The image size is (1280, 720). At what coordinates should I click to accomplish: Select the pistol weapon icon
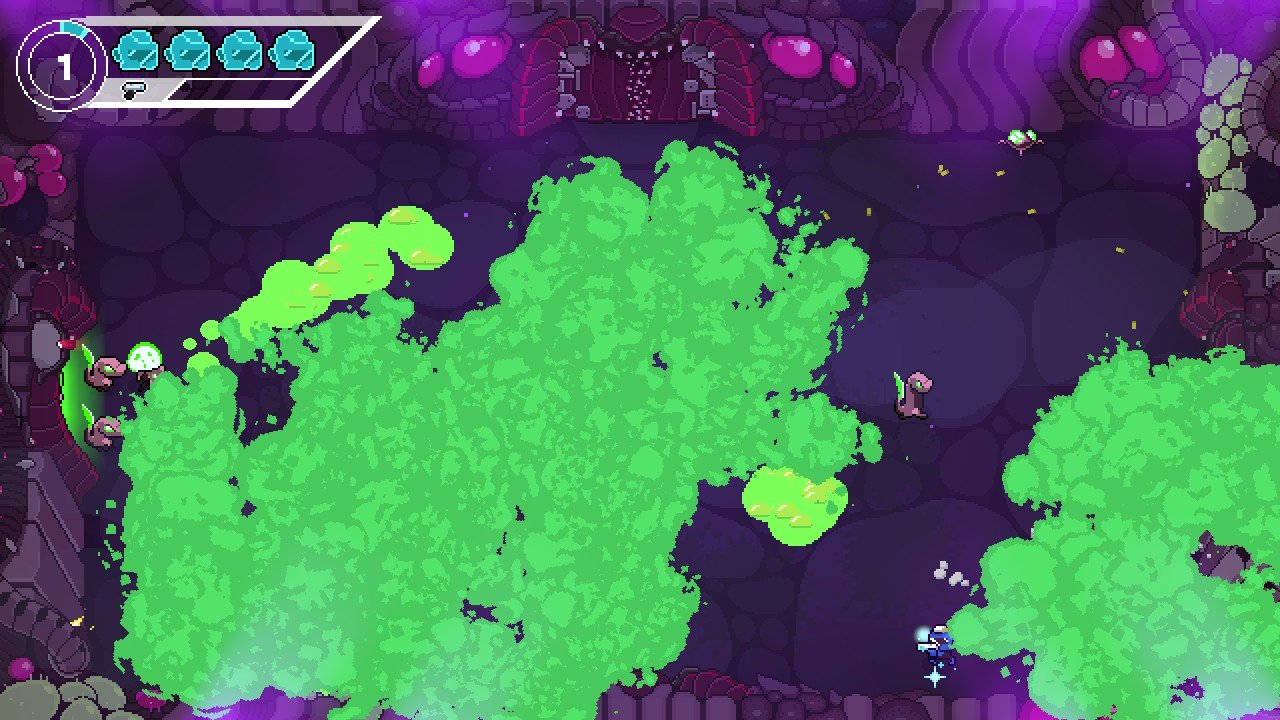133,90
